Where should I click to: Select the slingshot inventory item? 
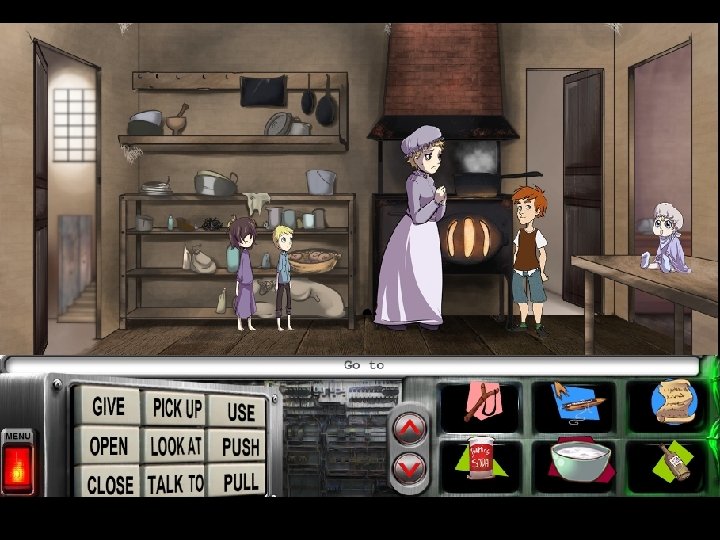tap(480, 403)
